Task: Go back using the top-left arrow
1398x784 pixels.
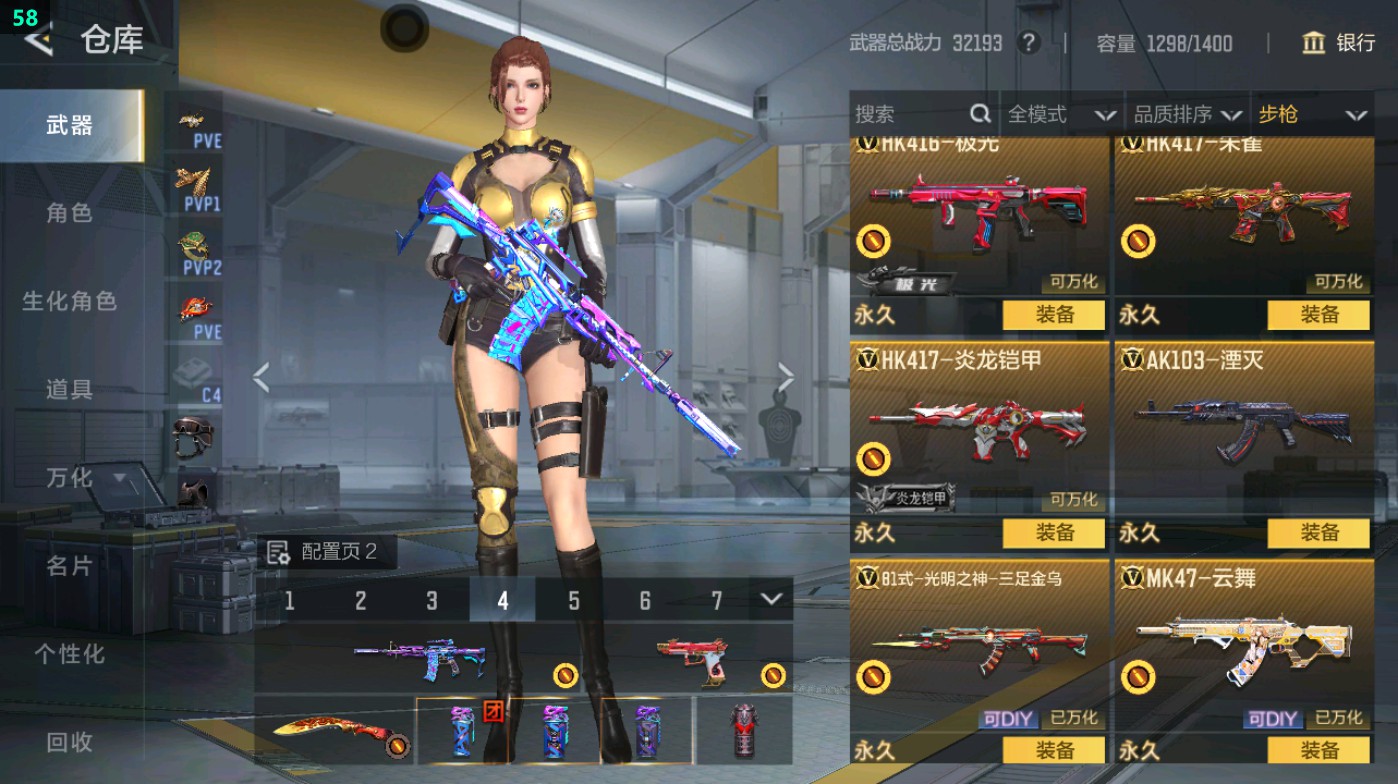Action: pyautogui.click(x=38, y=39)
